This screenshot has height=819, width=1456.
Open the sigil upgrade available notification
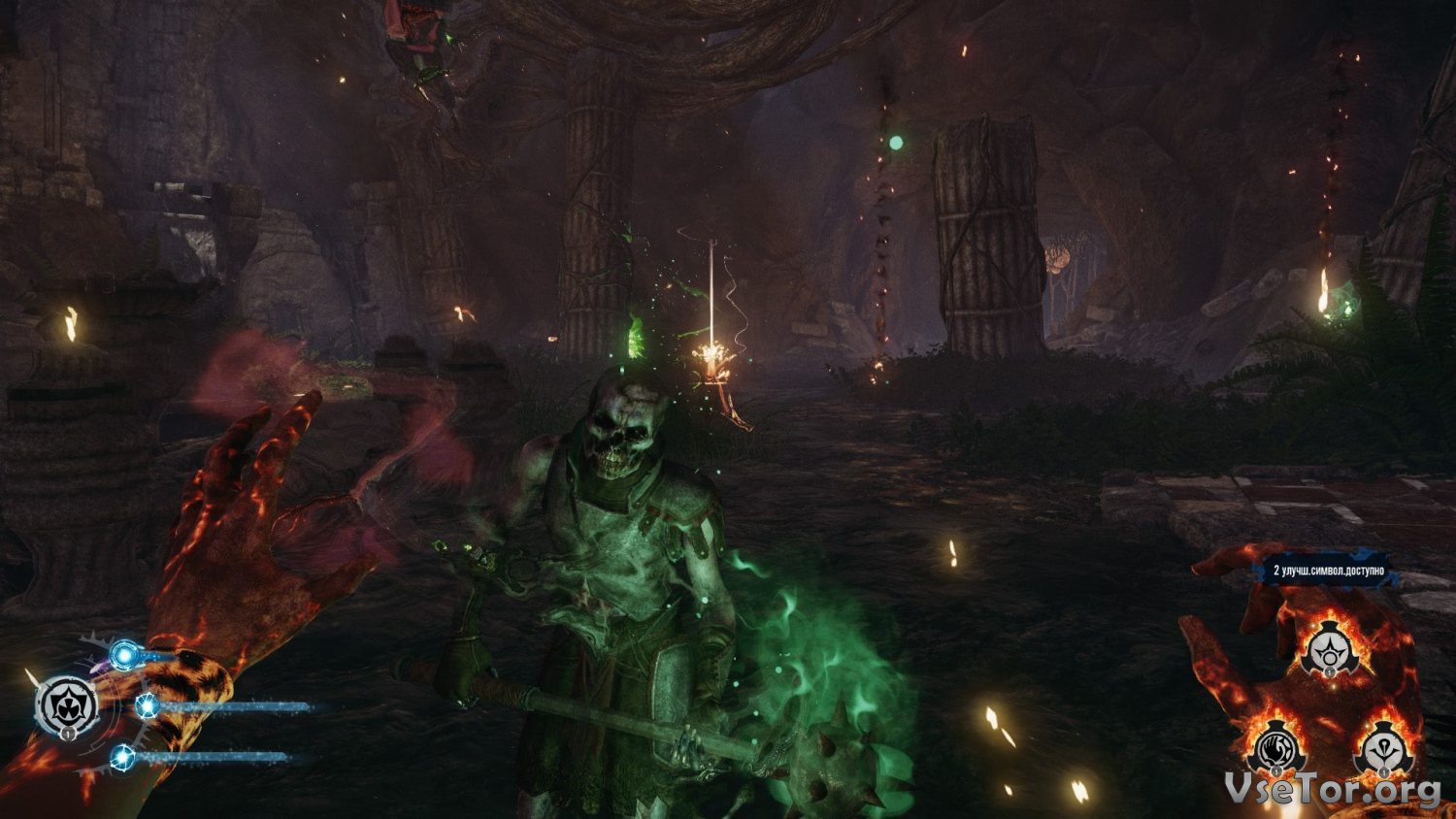1329,571
